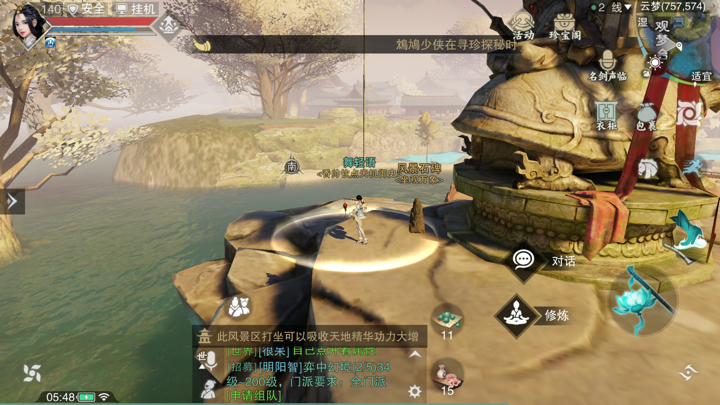
Task: Toggle the 挂机 auto-battle mode
Action: click(135, 9)
